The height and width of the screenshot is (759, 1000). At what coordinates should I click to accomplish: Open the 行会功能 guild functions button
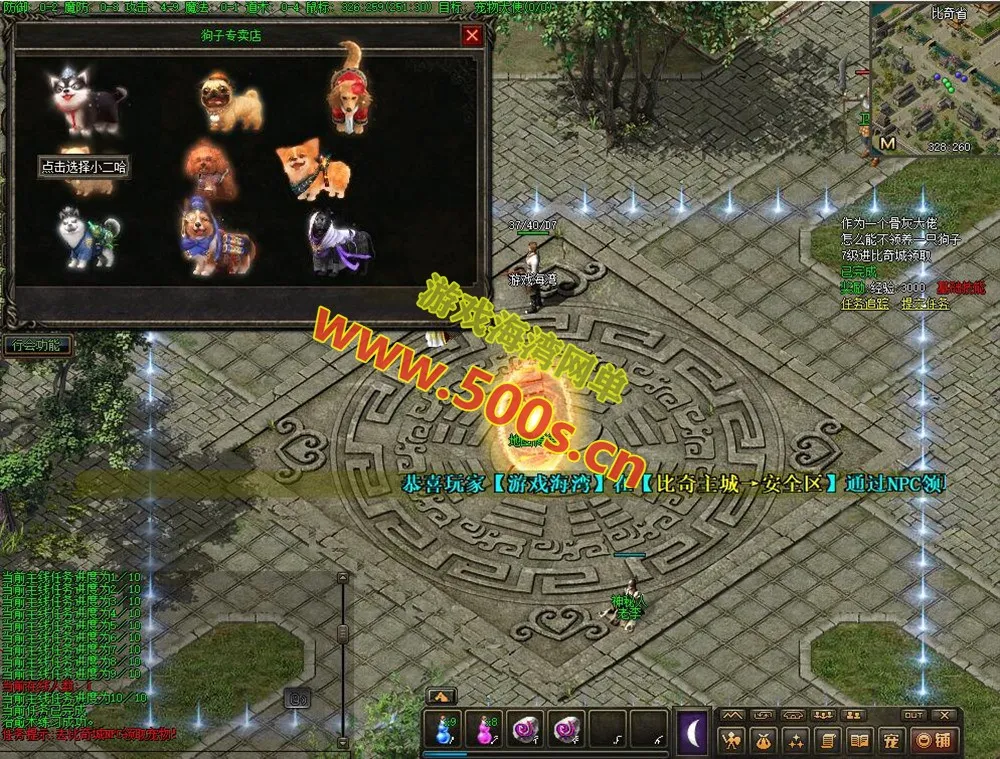(37, 346)
